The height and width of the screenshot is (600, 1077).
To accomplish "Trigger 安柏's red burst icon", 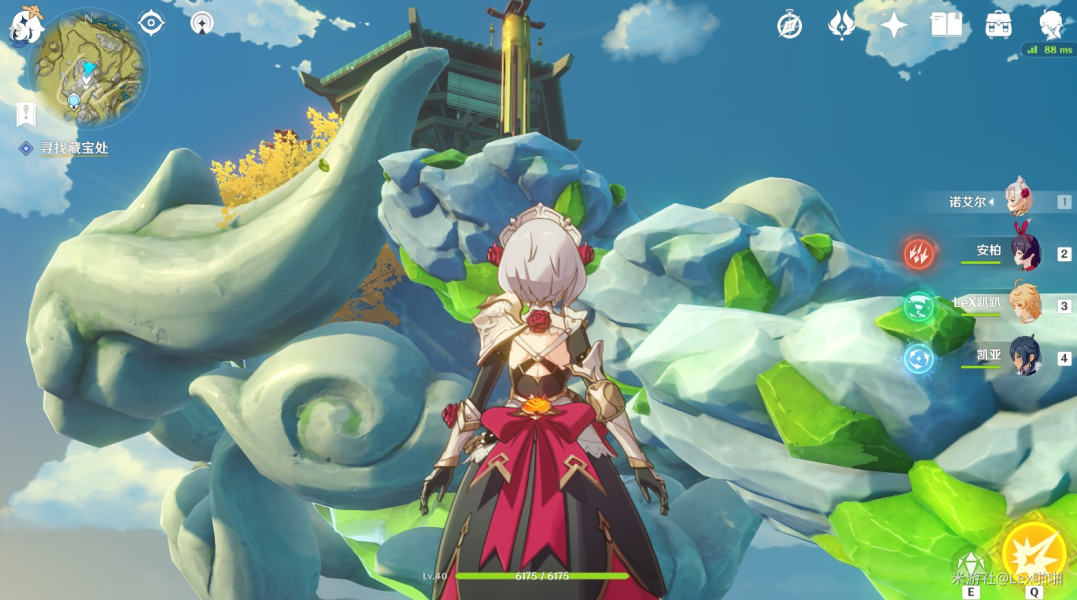I will [x=919, y=253].
